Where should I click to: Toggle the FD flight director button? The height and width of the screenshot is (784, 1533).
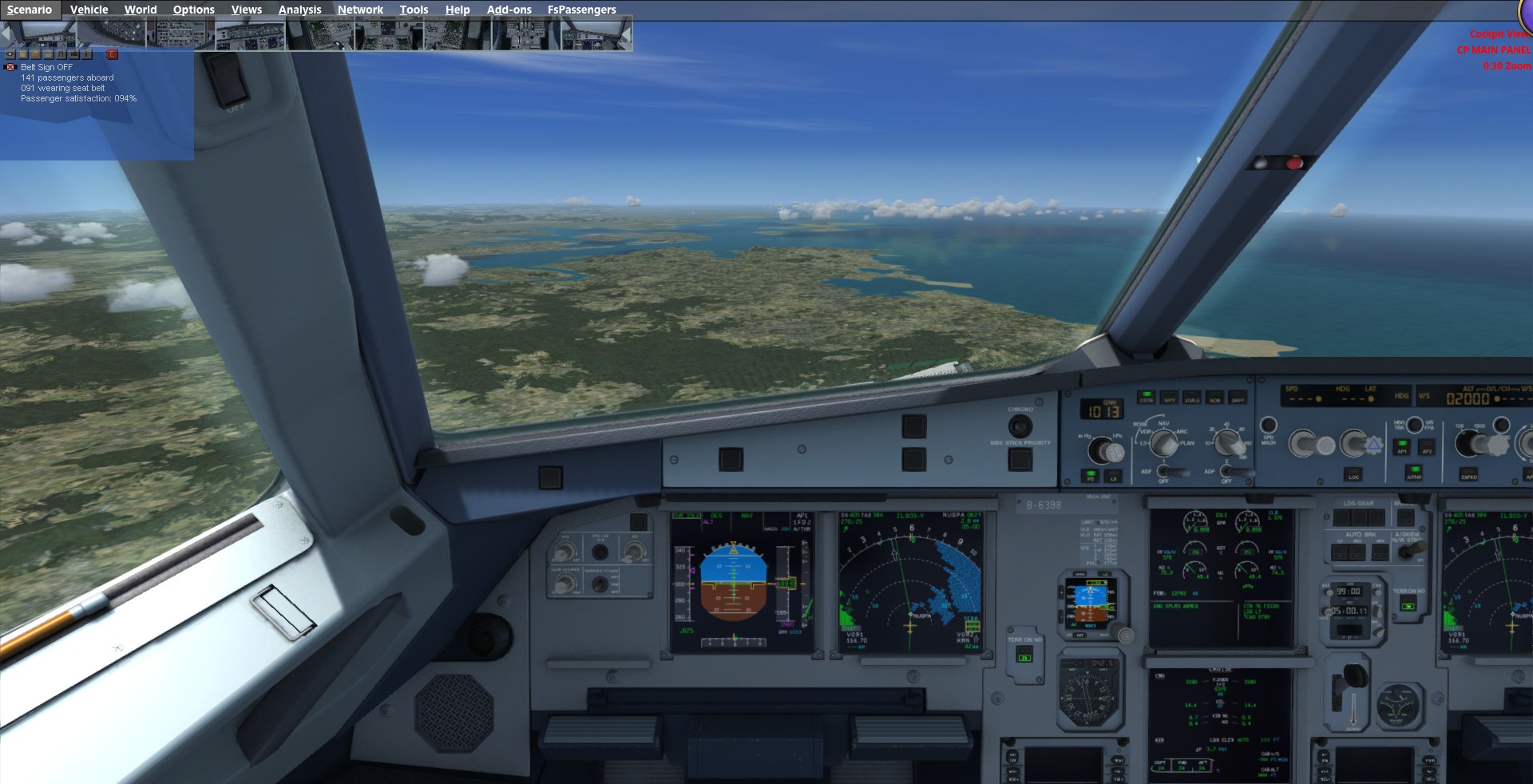[1090, 476]
